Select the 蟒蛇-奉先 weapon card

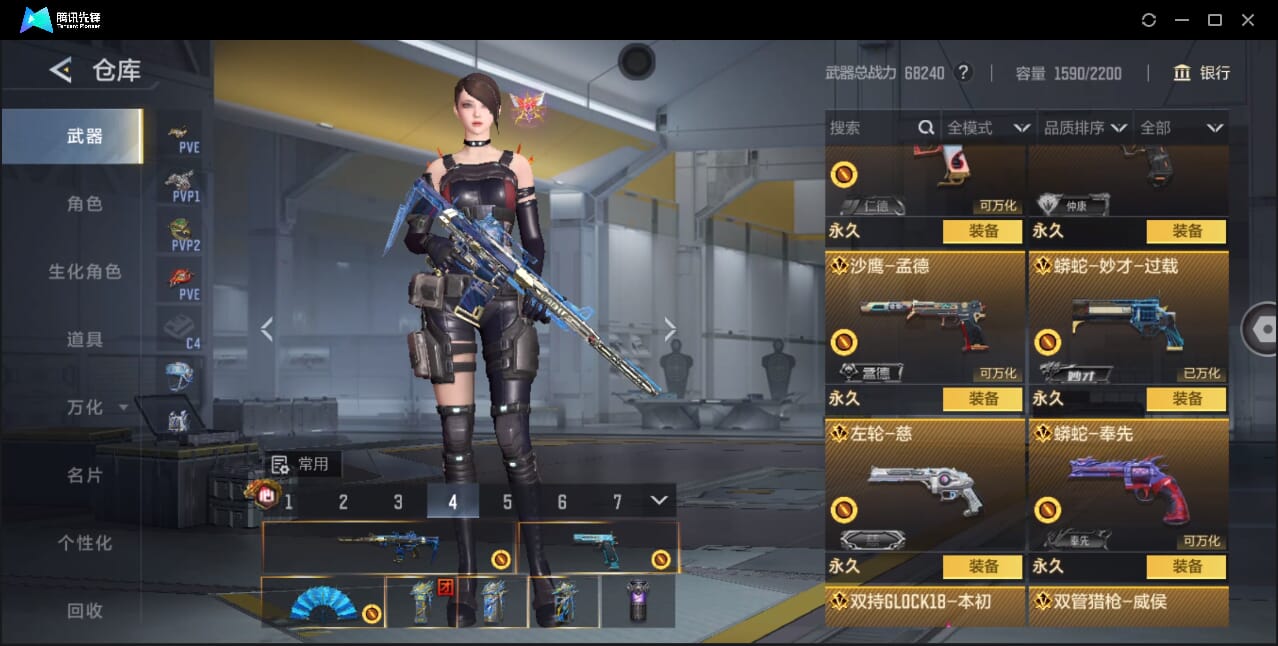1128,489
